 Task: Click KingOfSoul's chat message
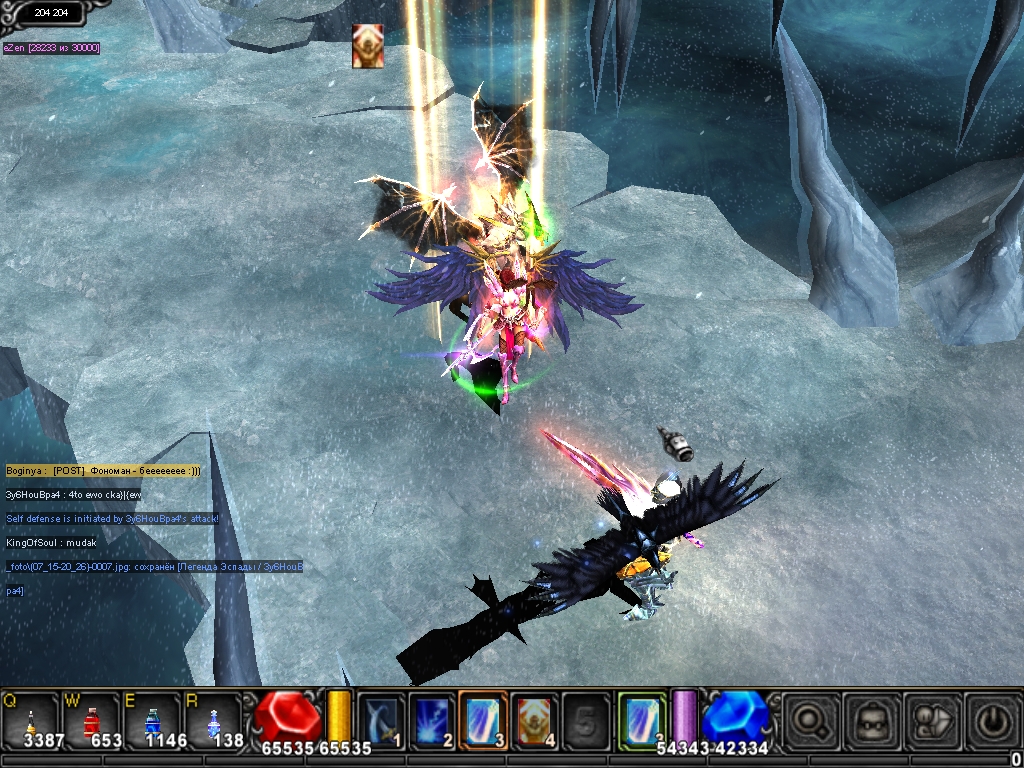point(51,542)
